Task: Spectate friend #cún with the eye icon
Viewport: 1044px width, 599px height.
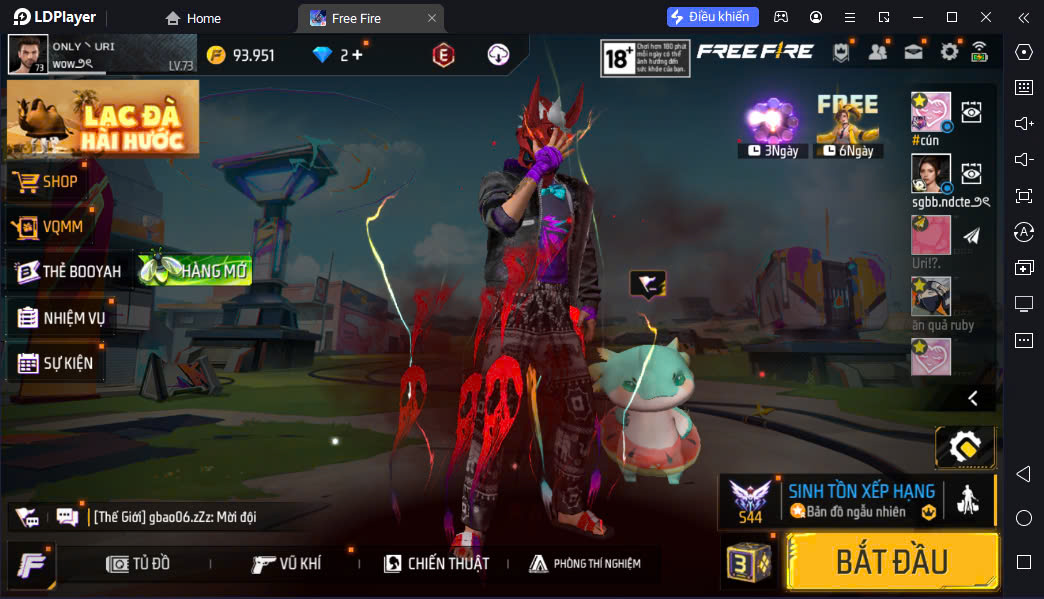Action: [x=971, y=112]
